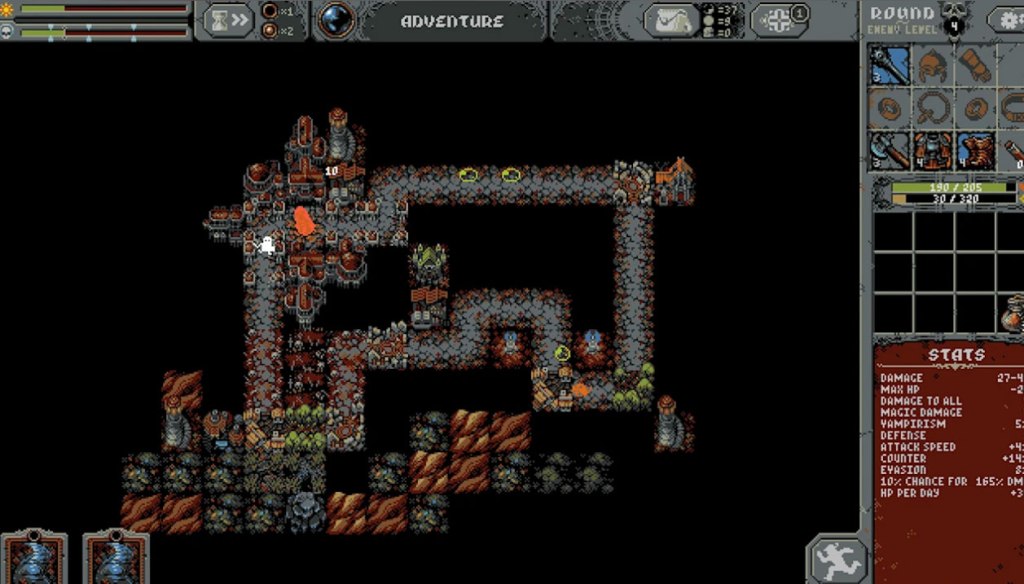
Task: Toggle the Adventure mode banner
Action: 452,21
